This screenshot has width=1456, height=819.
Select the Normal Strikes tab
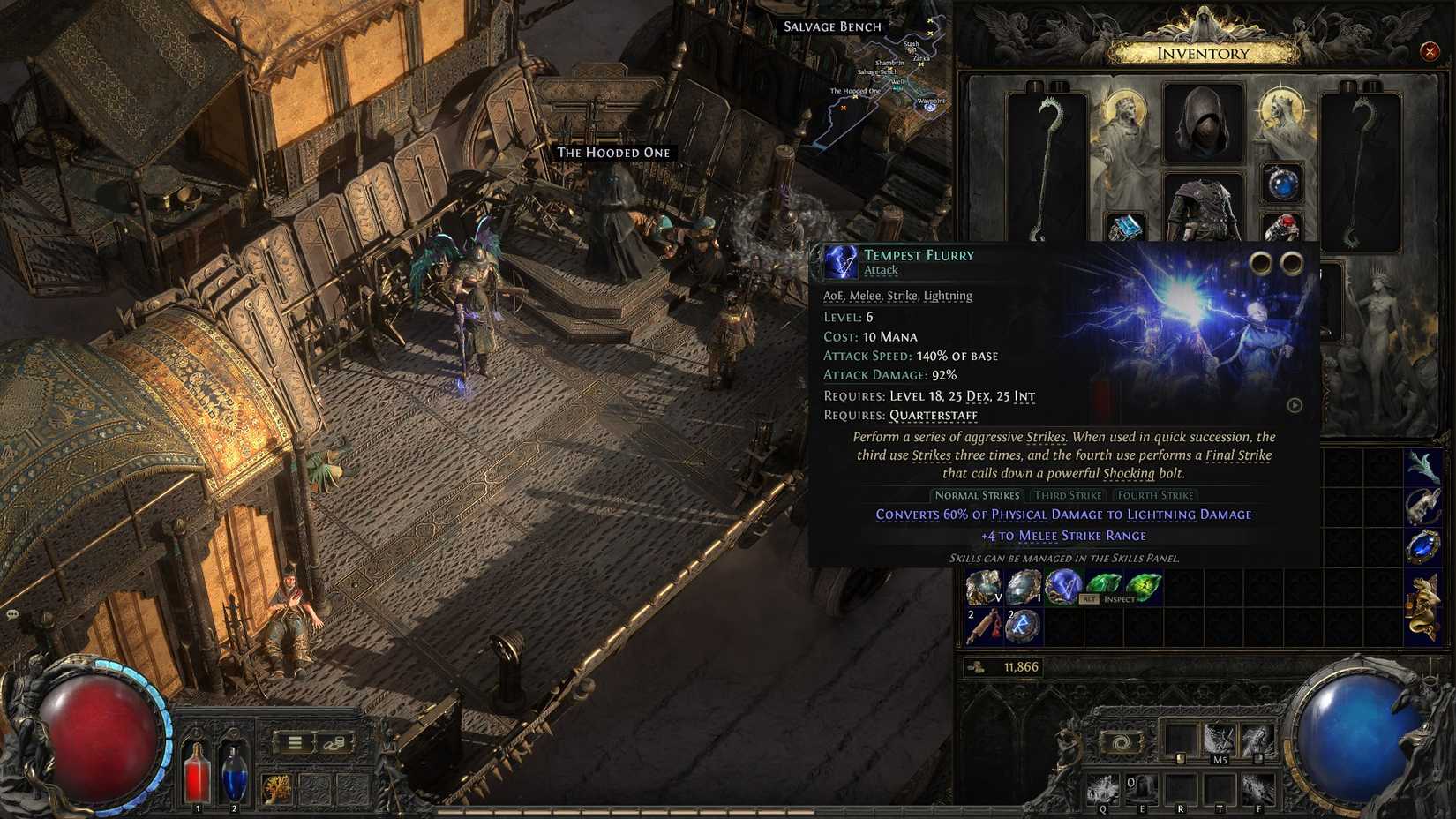(977, 495)
